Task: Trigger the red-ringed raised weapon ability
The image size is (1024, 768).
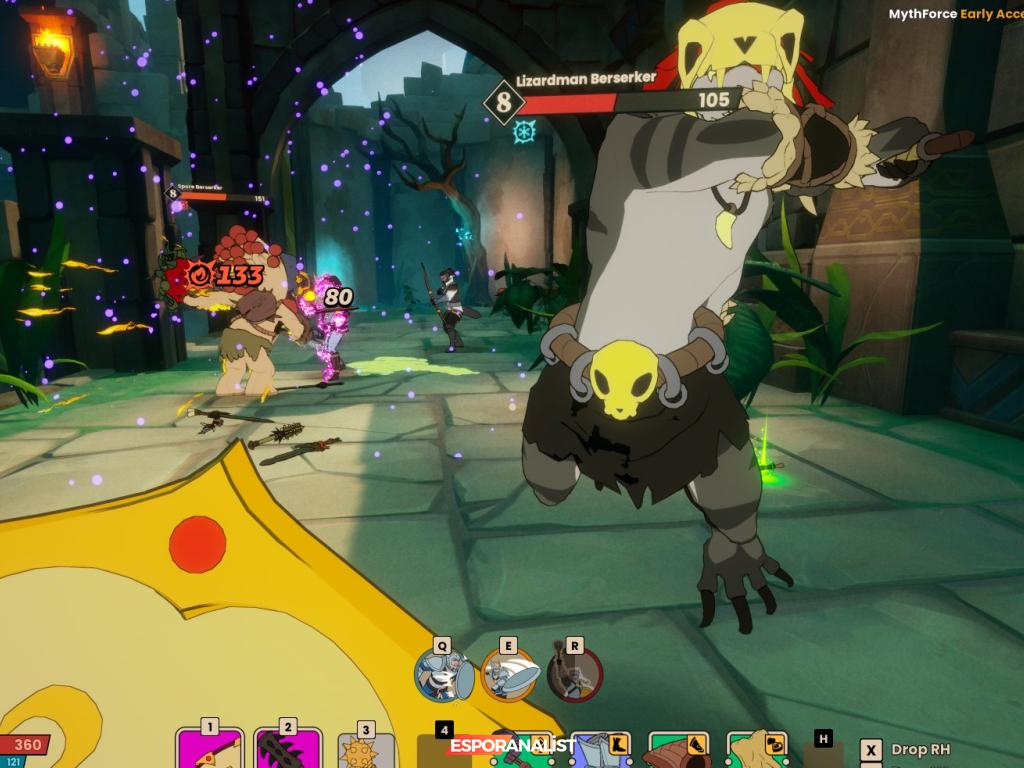Action: click(x=574, y=674)
